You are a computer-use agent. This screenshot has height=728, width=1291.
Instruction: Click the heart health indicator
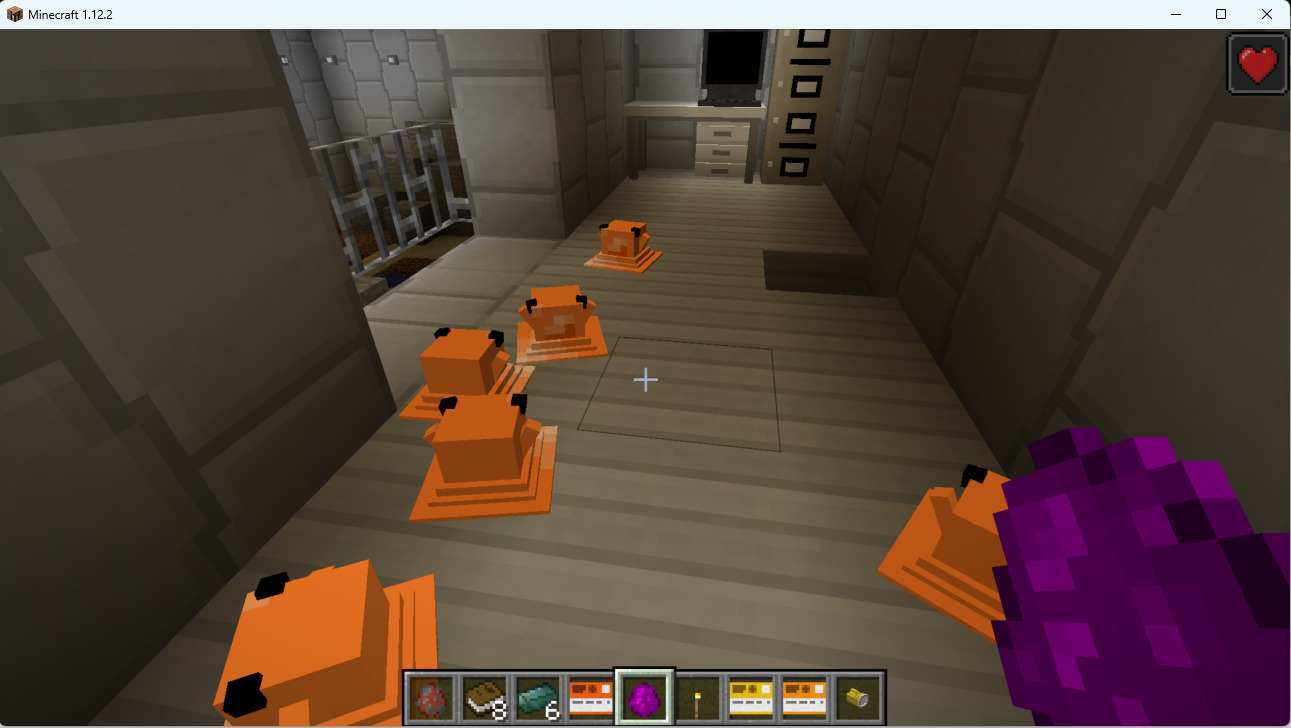click(x=1256, y=62)
